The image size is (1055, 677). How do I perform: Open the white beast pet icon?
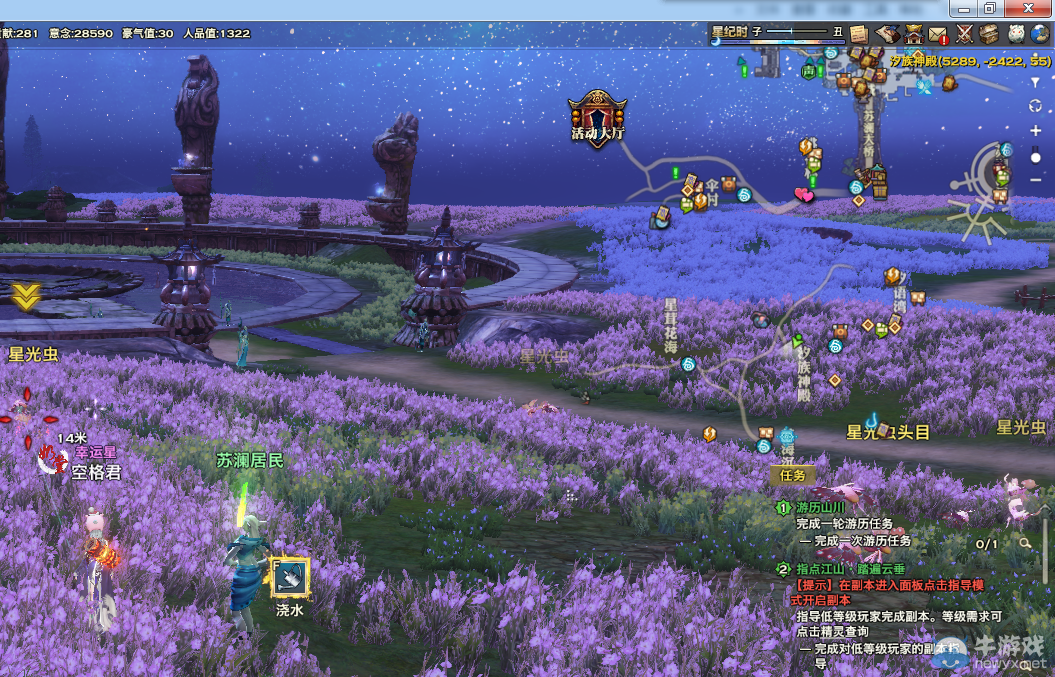(1015, 34)
